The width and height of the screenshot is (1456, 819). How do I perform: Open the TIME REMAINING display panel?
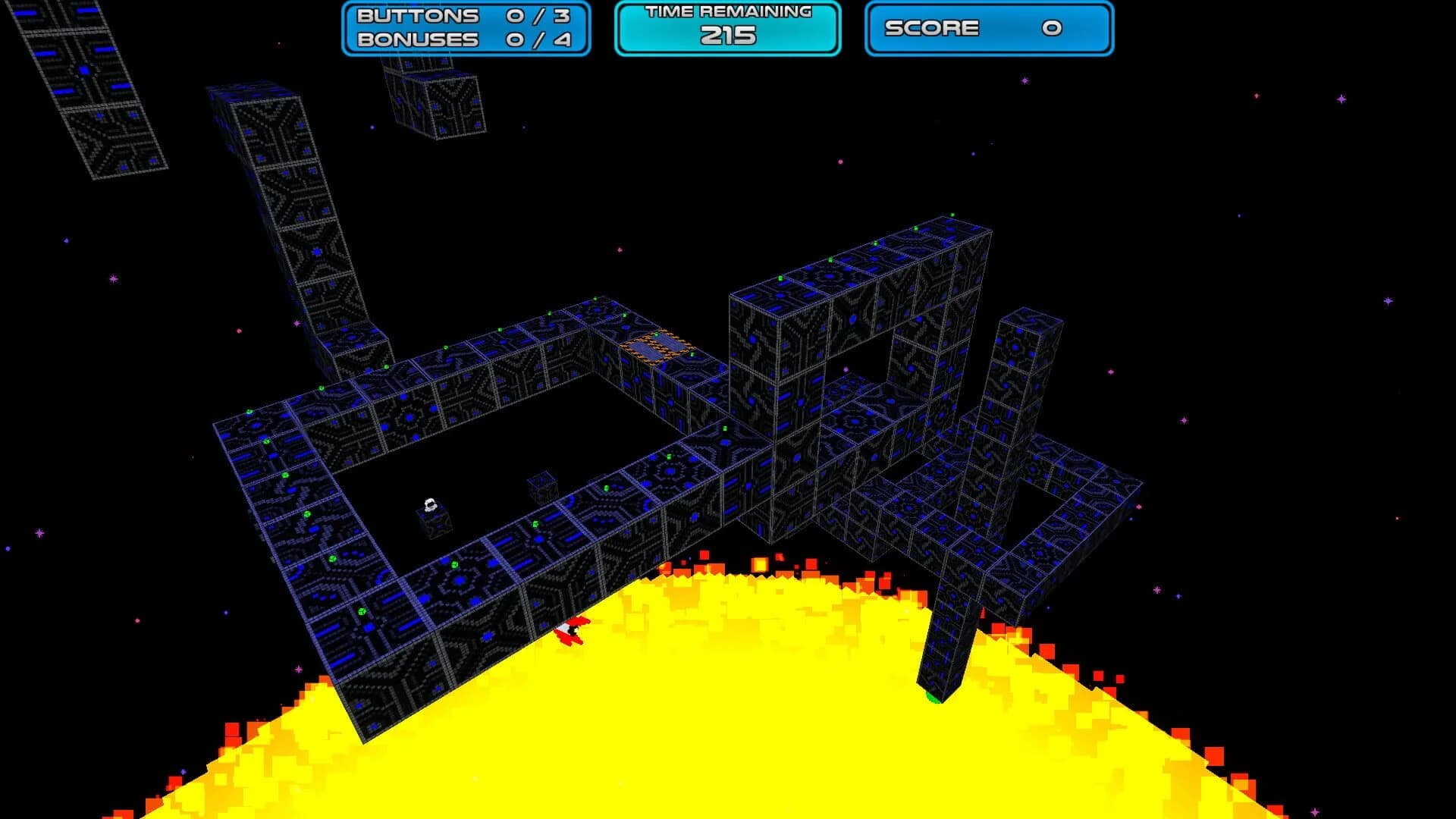coord(726,25)
